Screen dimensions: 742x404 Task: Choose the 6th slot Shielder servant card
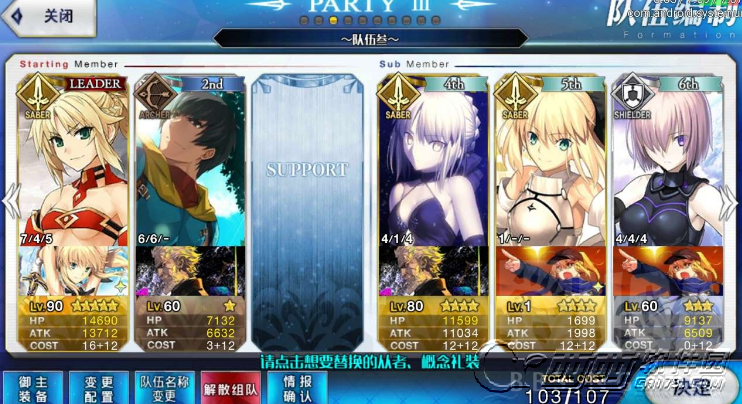point(667,160)
